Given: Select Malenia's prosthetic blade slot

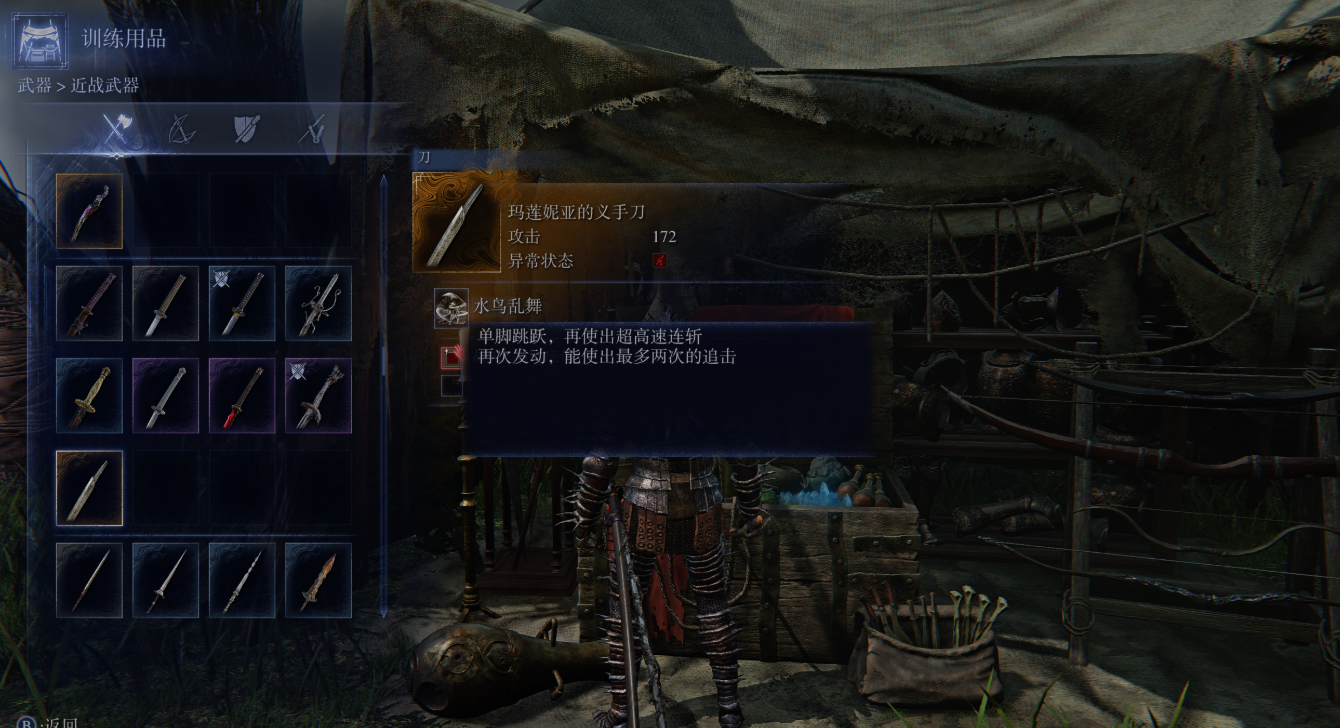Looking at the screenshot, I should [x=89, y=488].
